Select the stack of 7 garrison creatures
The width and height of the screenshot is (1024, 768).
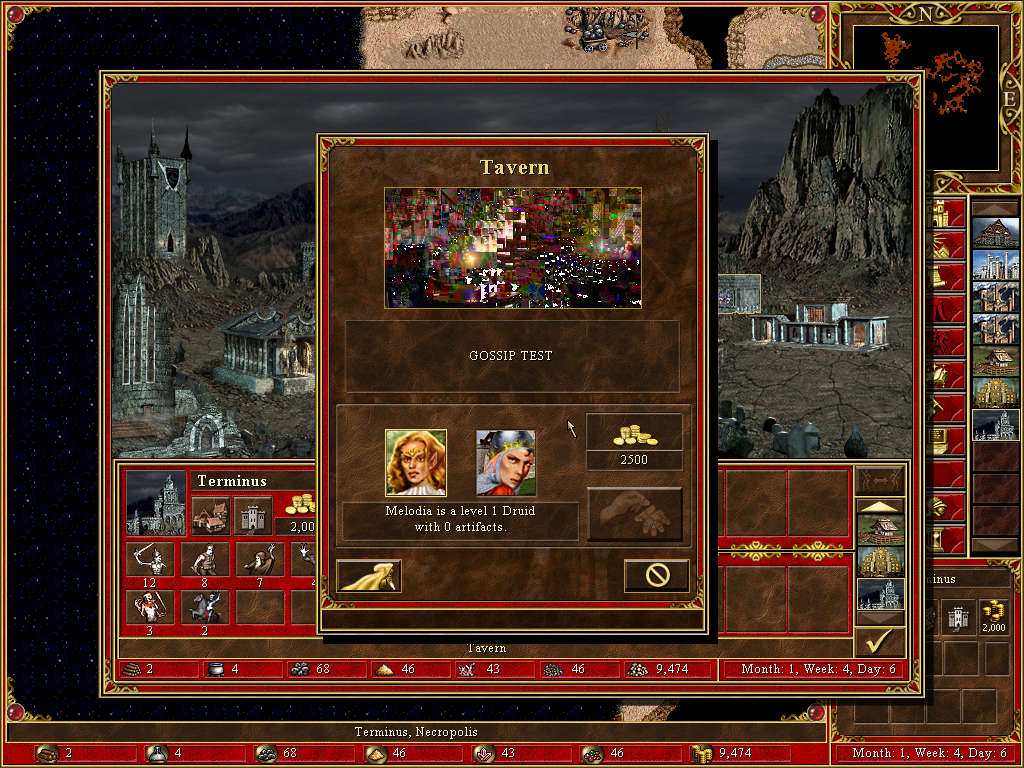point(259,560)
